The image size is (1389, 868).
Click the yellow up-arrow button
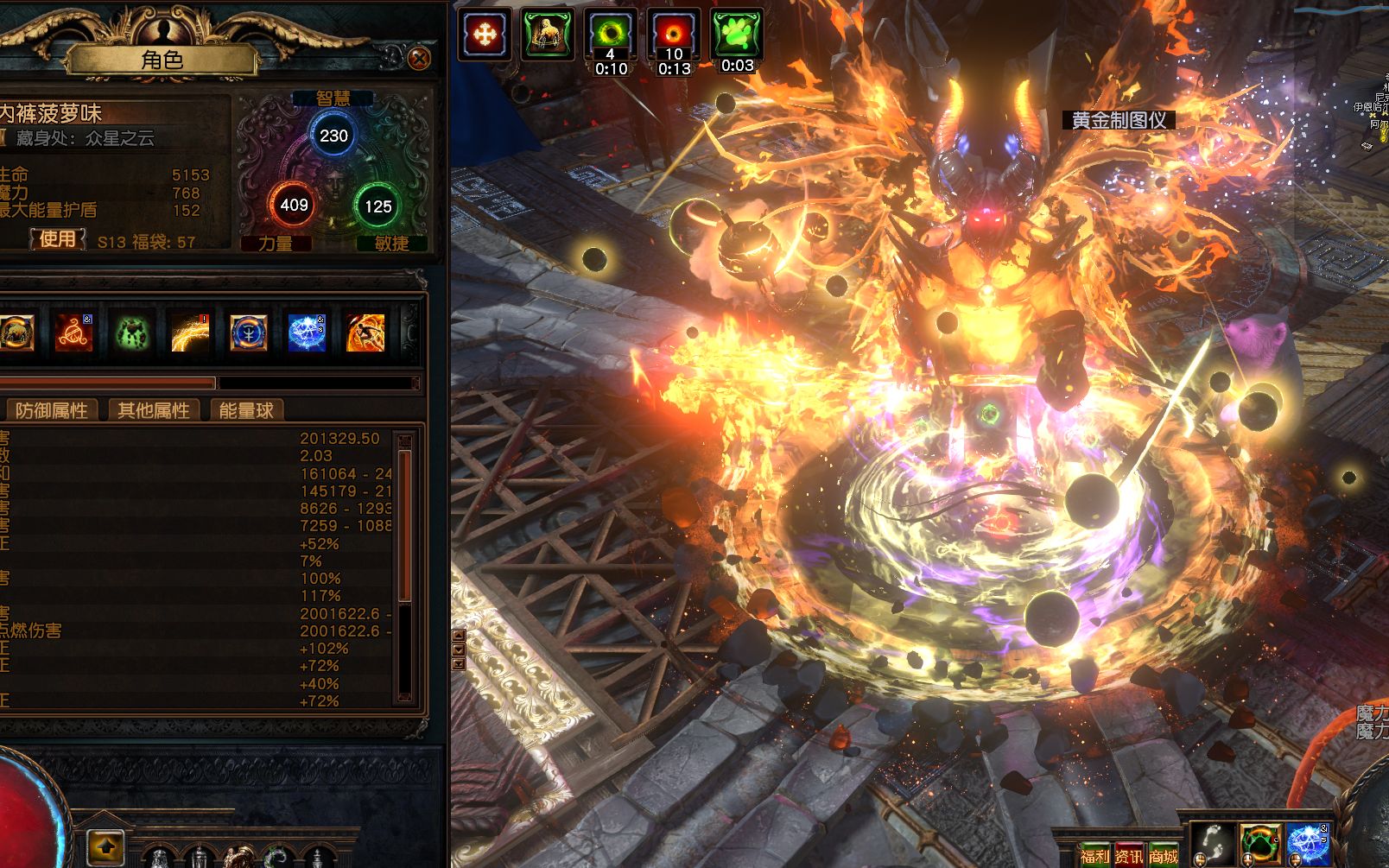click(105, 848)
